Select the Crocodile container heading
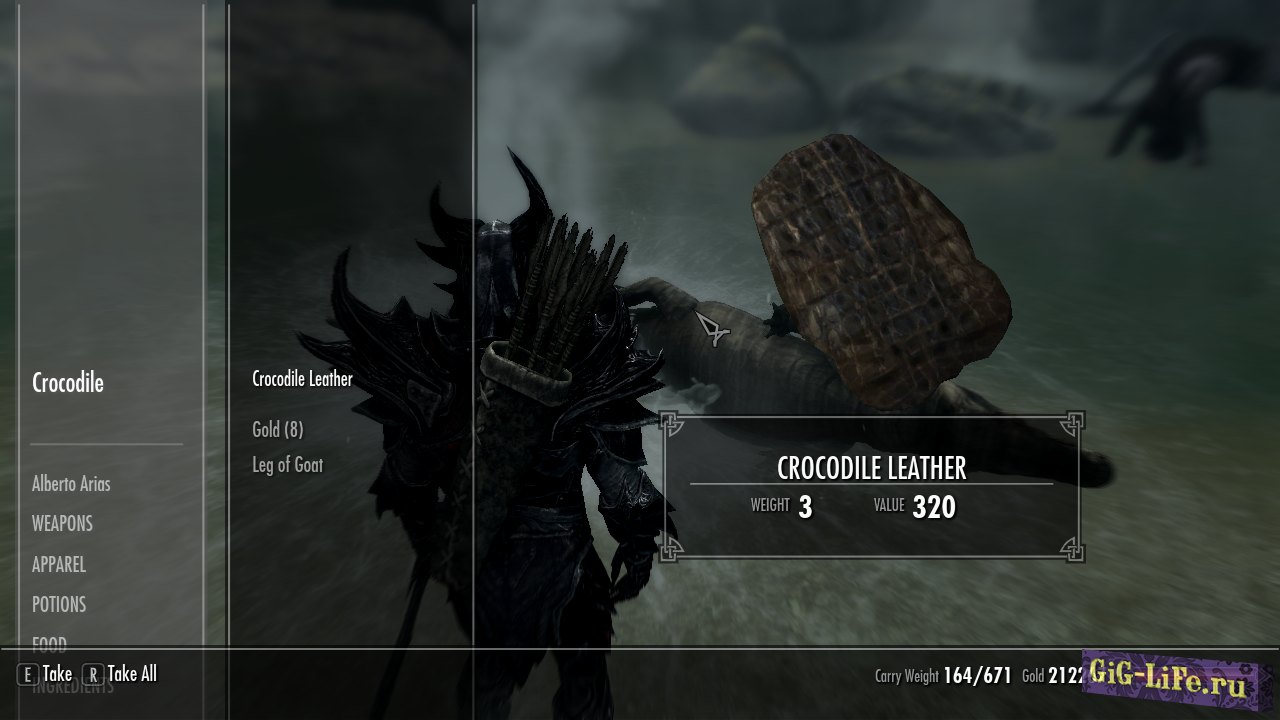The image size is (1280, 720). click(68, 383)
